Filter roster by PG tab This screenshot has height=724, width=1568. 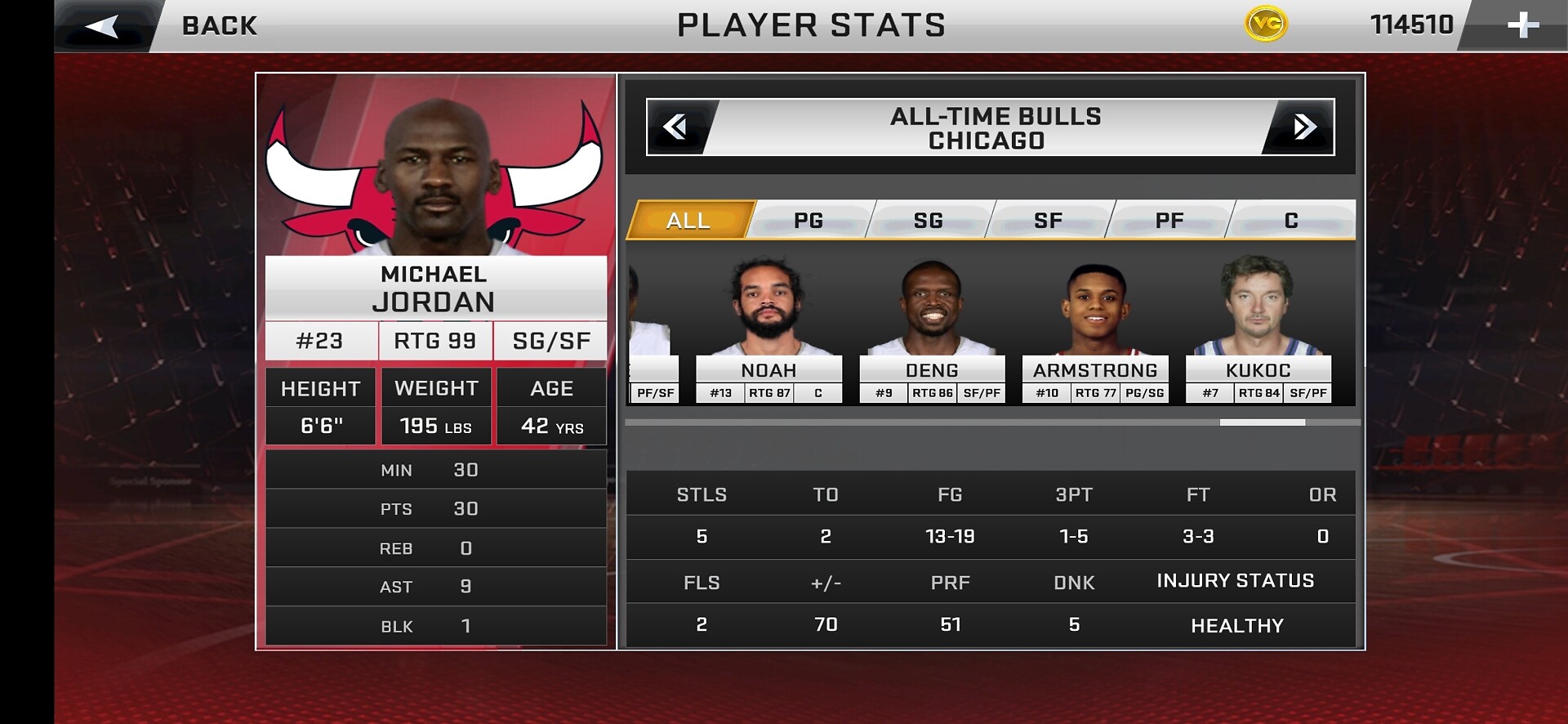point(808,221)
